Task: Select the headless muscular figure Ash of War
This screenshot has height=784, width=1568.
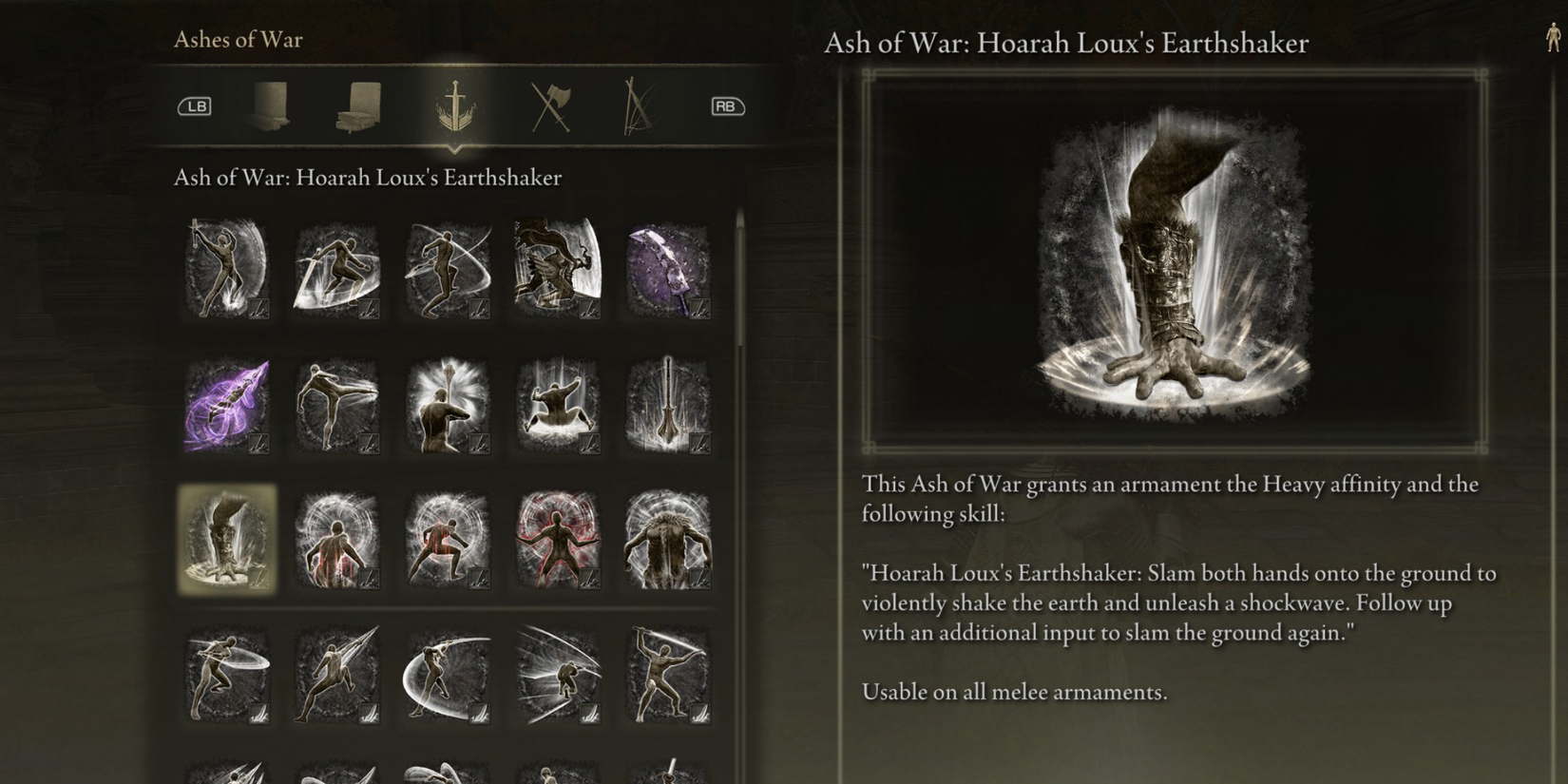Action: coord(668,539)
